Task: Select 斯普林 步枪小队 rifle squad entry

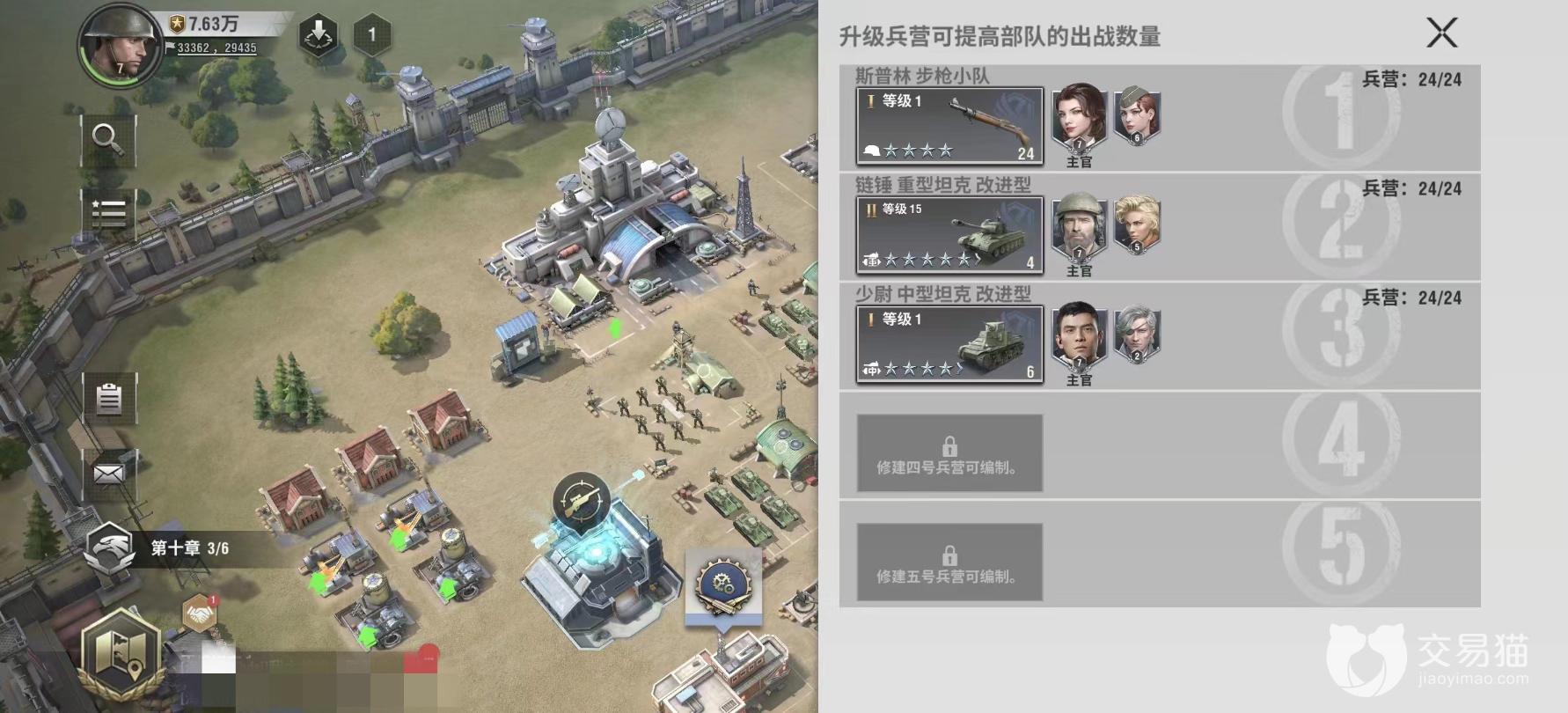Action: (x=948, y=126)
